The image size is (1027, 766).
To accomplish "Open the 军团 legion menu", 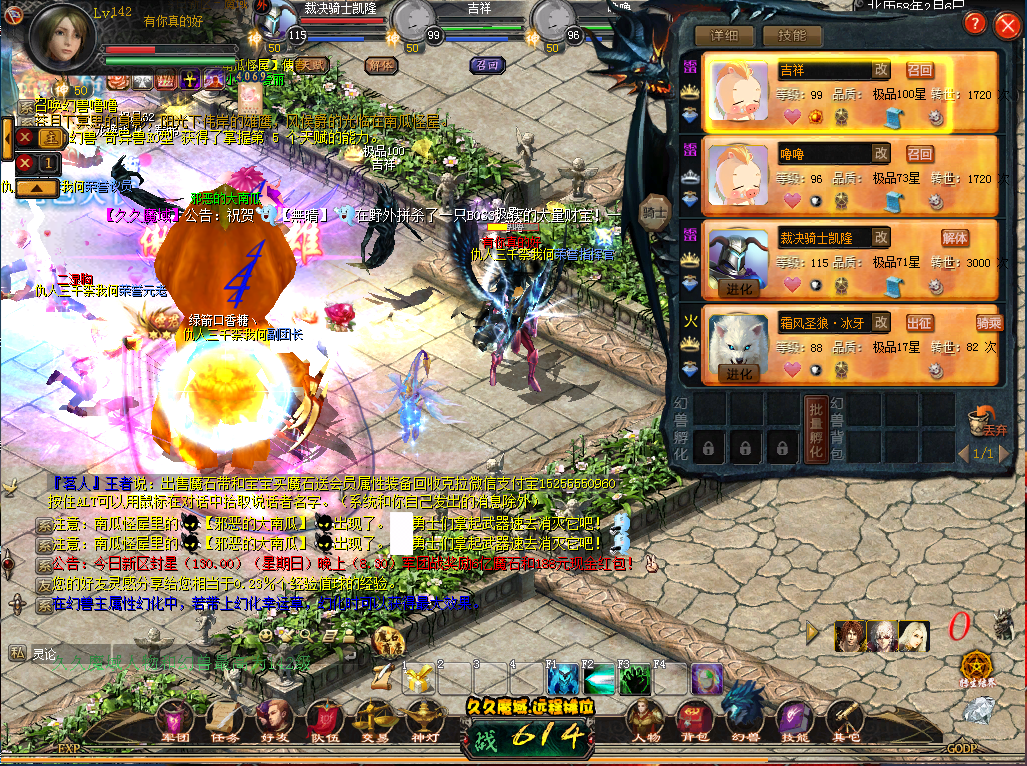I will tap(175, 720).
